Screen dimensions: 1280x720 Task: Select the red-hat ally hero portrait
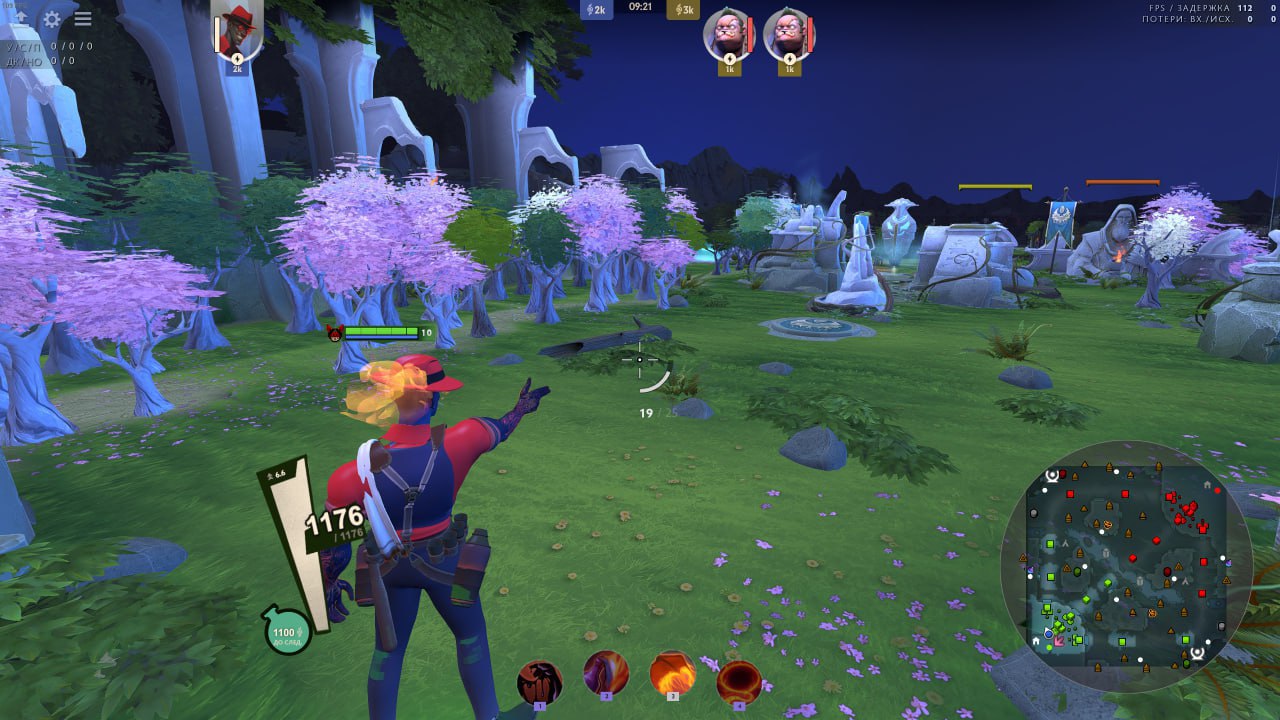pos(238,33)
